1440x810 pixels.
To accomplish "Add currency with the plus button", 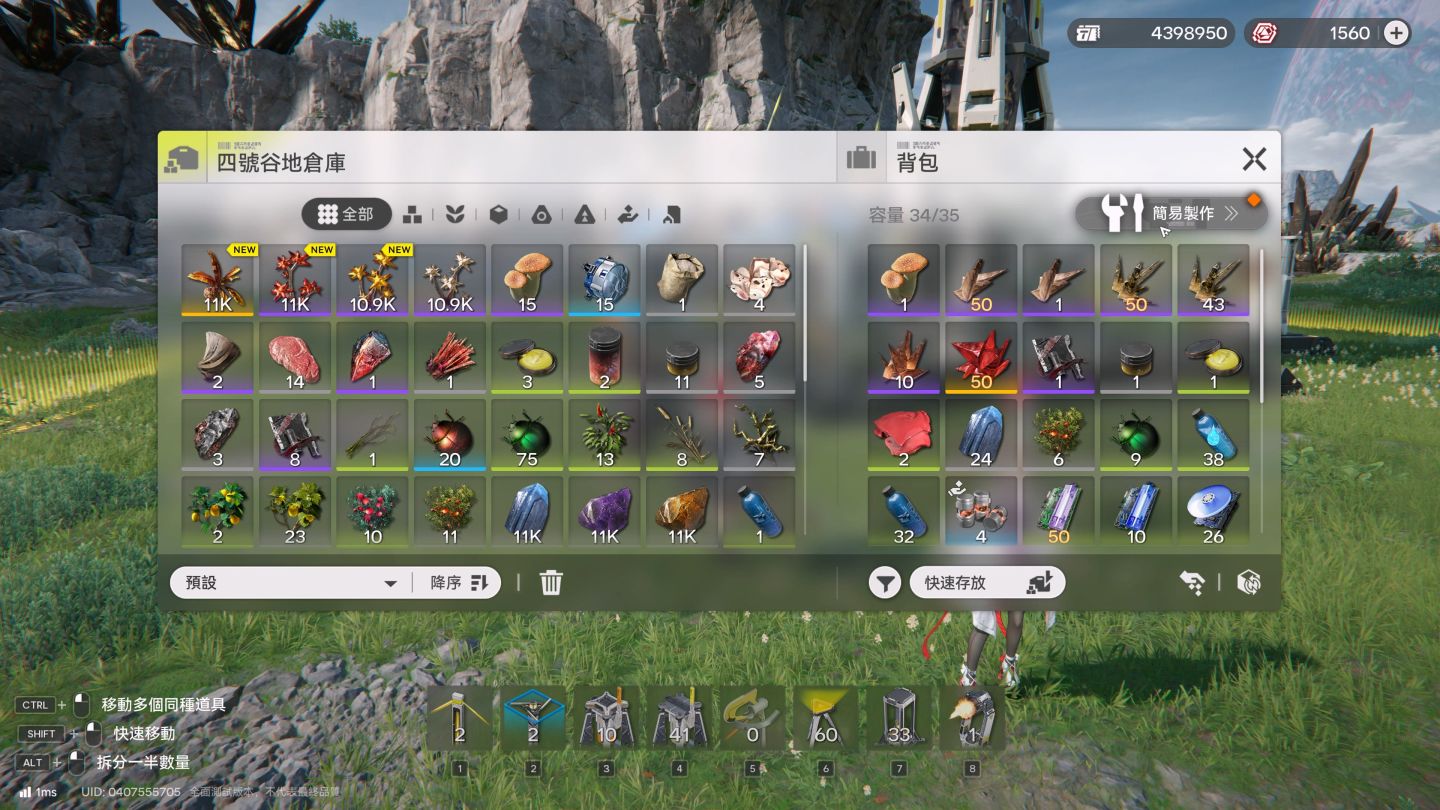I will [x=1396, y=33].
